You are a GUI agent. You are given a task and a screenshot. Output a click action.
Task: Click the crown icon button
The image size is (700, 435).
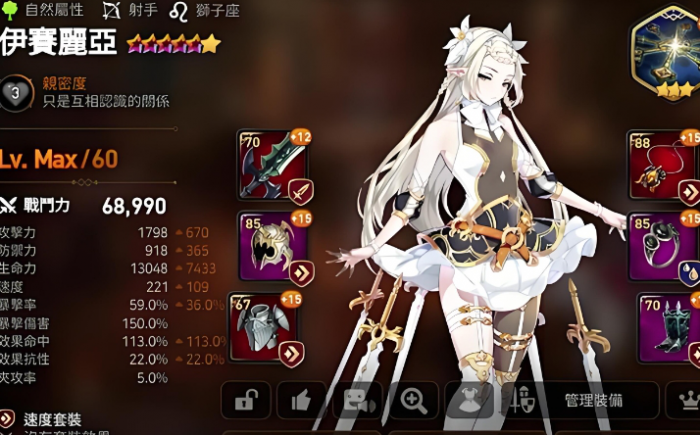pyautogui.click(x=686, y=400)
